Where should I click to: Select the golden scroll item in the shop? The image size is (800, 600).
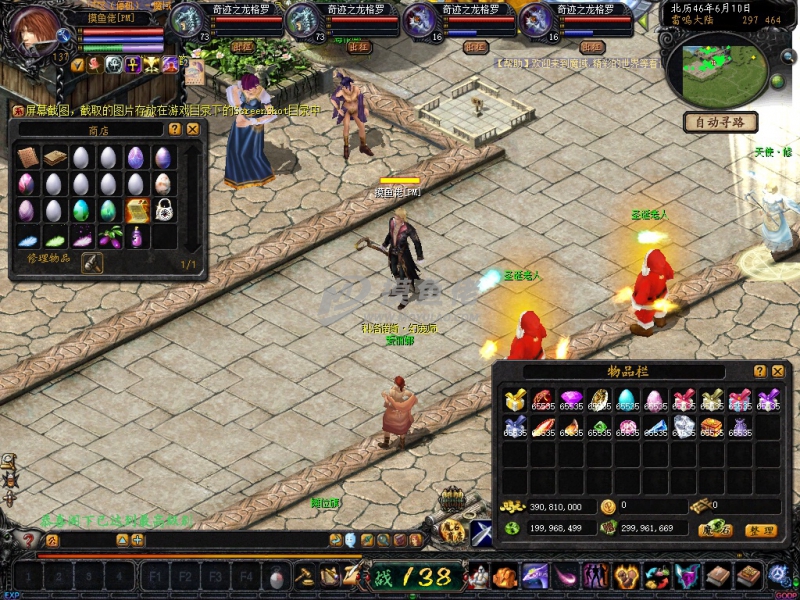click(136, 211)
